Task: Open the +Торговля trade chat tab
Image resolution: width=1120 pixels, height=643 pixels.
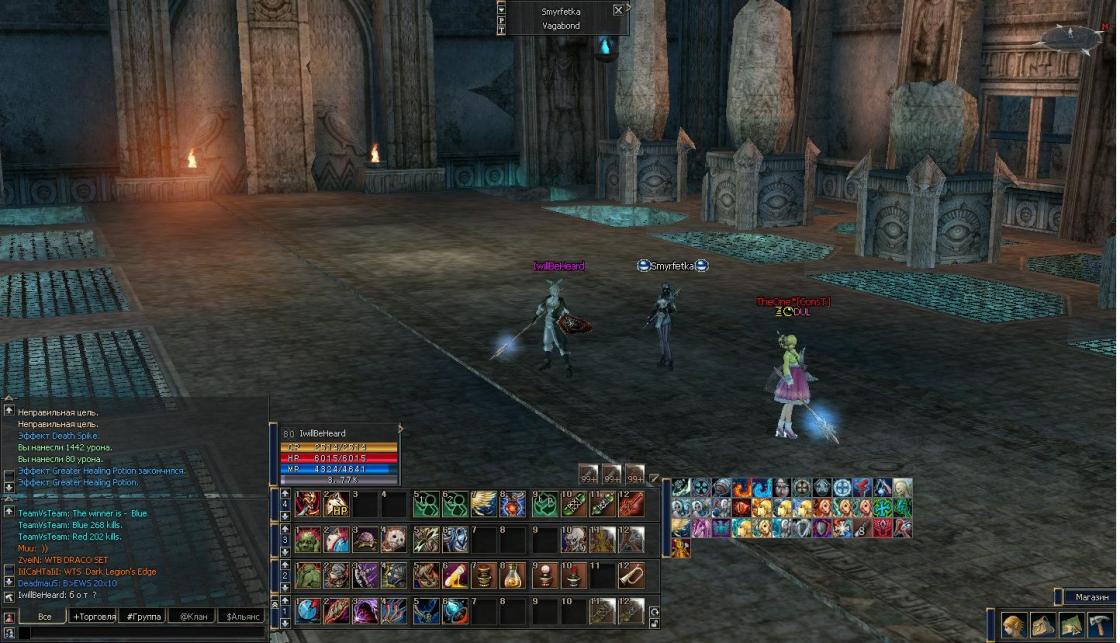Action: [93, 616]
